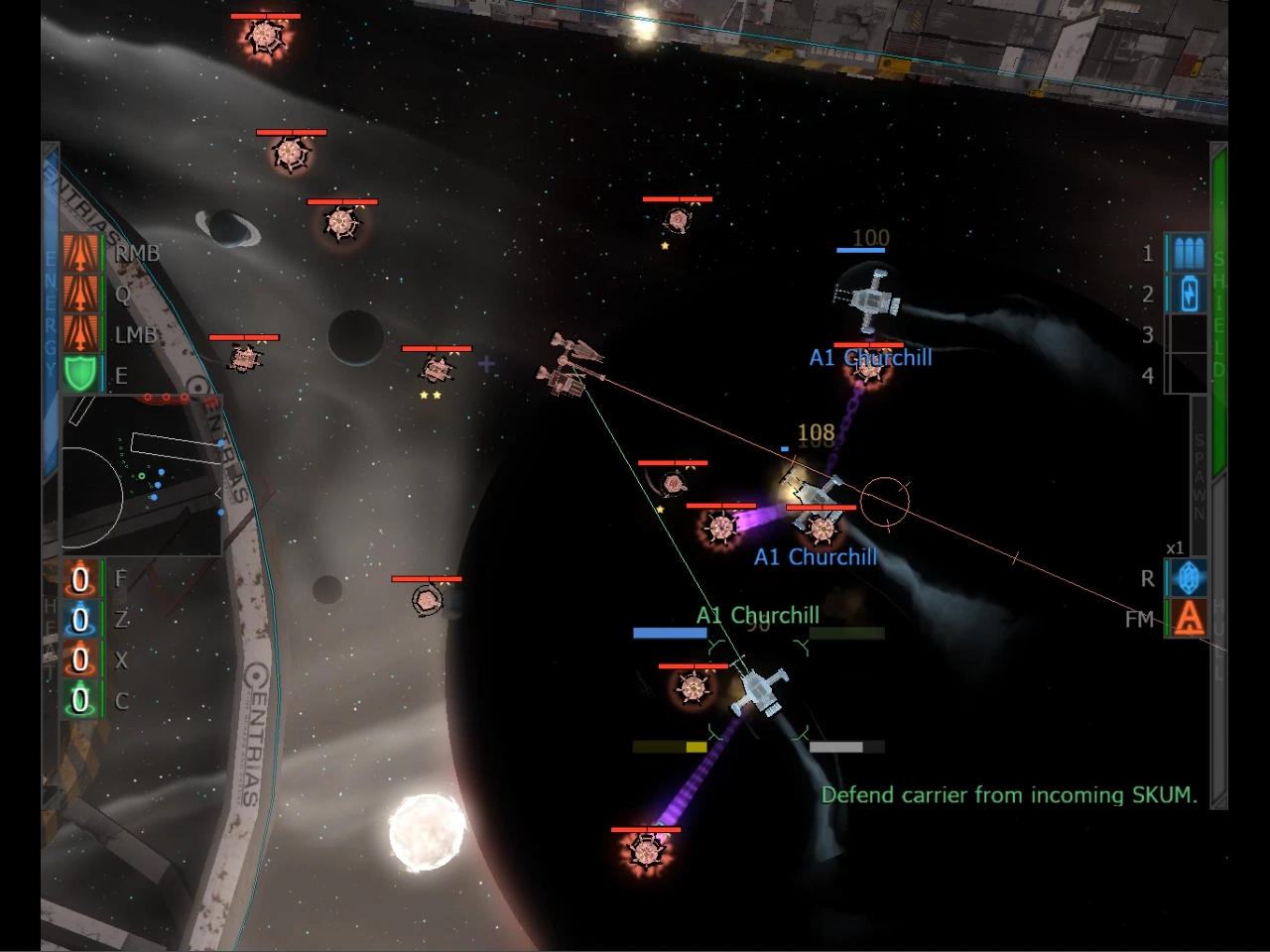1270x952 pixels.
Task: Activate the Q missile weapon slot
Action: (x=81, y=294)
